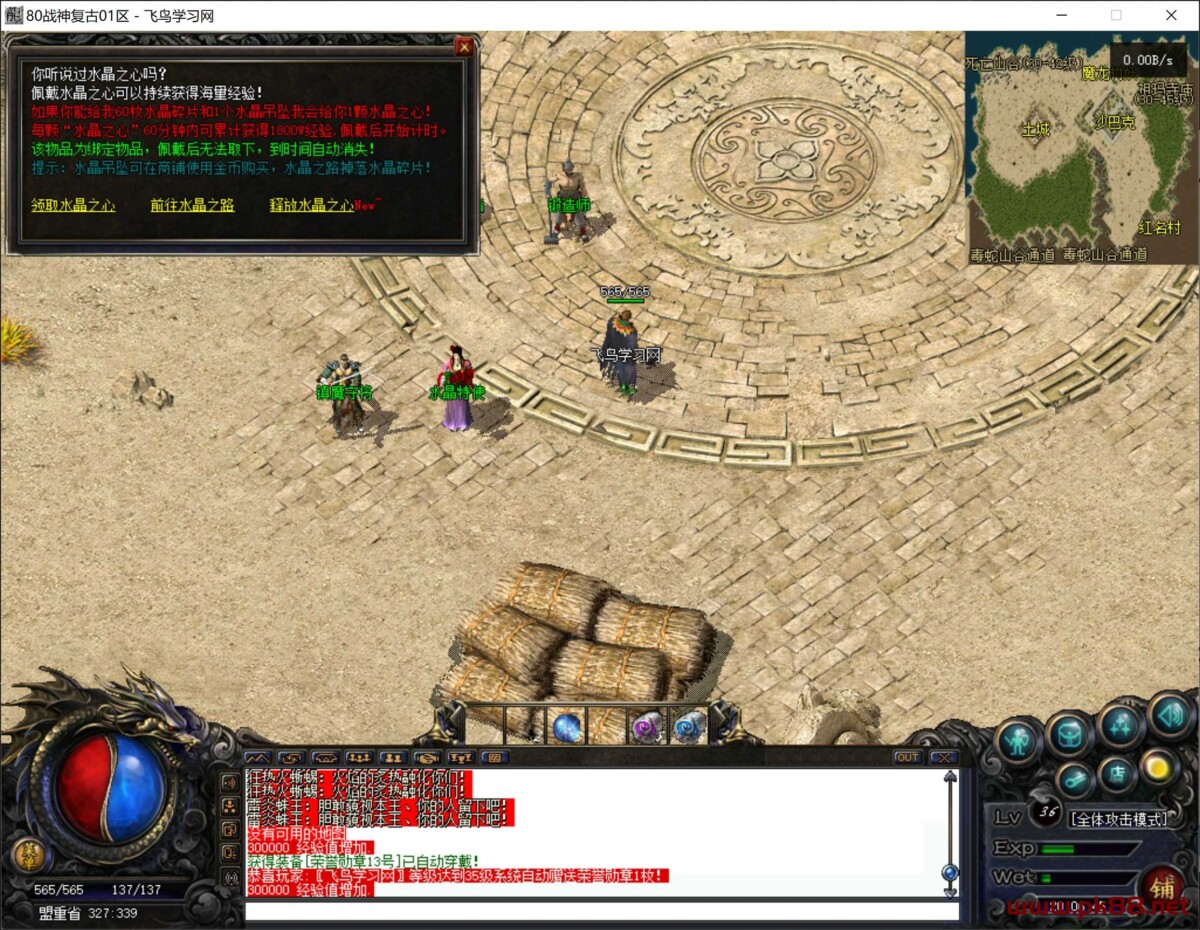Focus the chat text input field

[x=600, y=911]
